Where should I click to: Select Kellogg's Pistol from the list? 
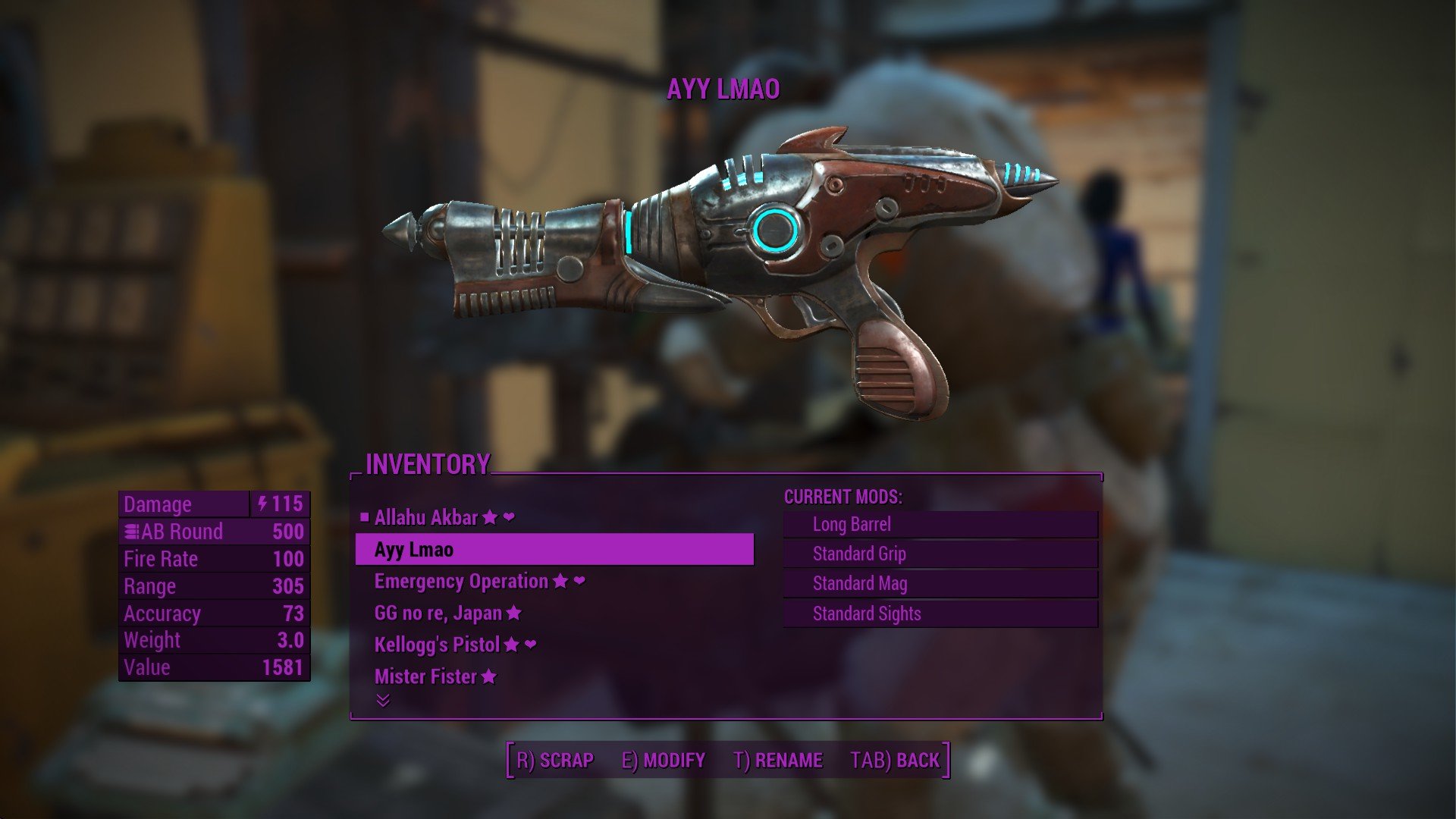coord(437,645)
